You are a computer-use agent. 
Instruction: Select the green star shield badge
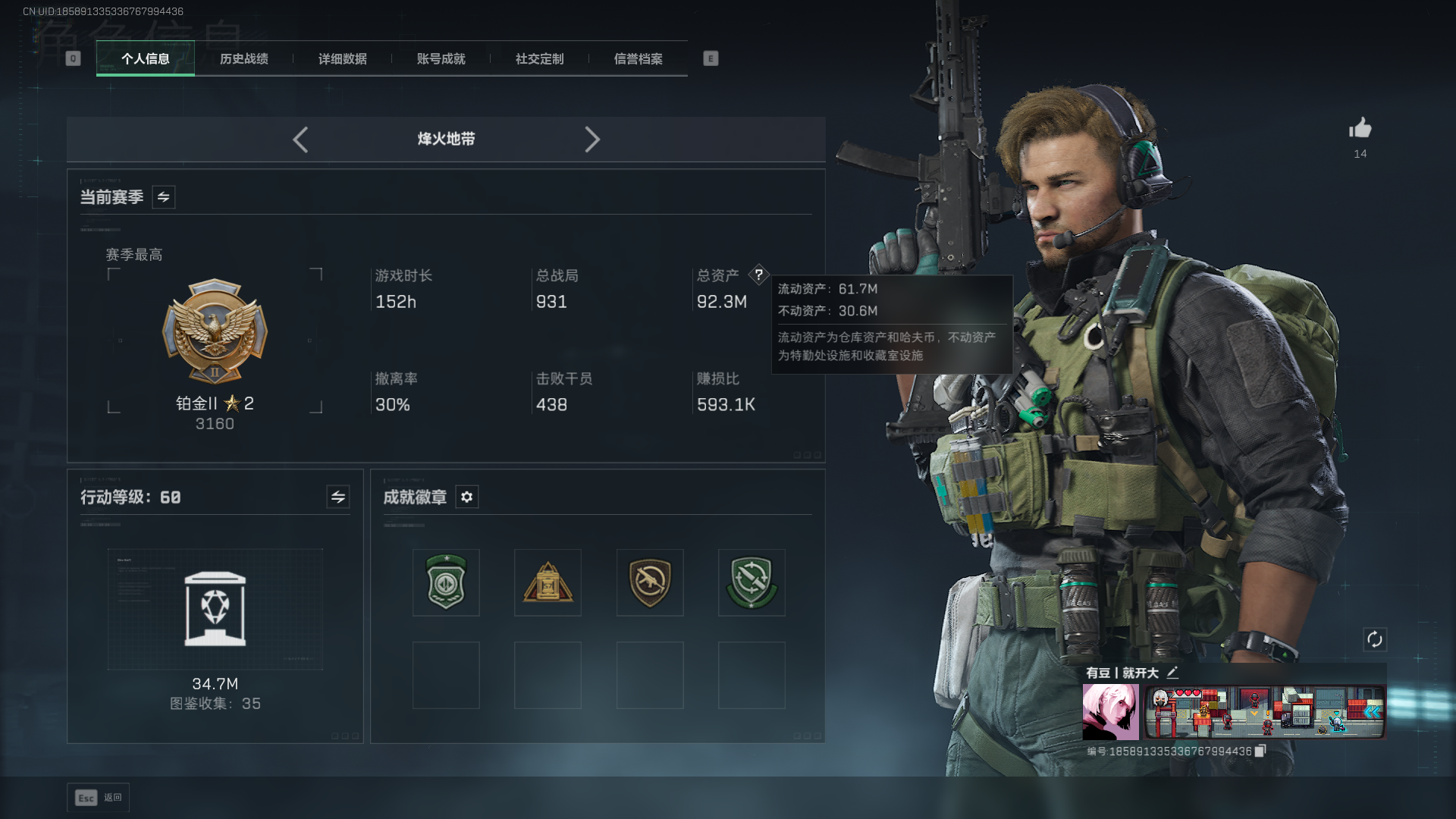click(x=446, y=582)
